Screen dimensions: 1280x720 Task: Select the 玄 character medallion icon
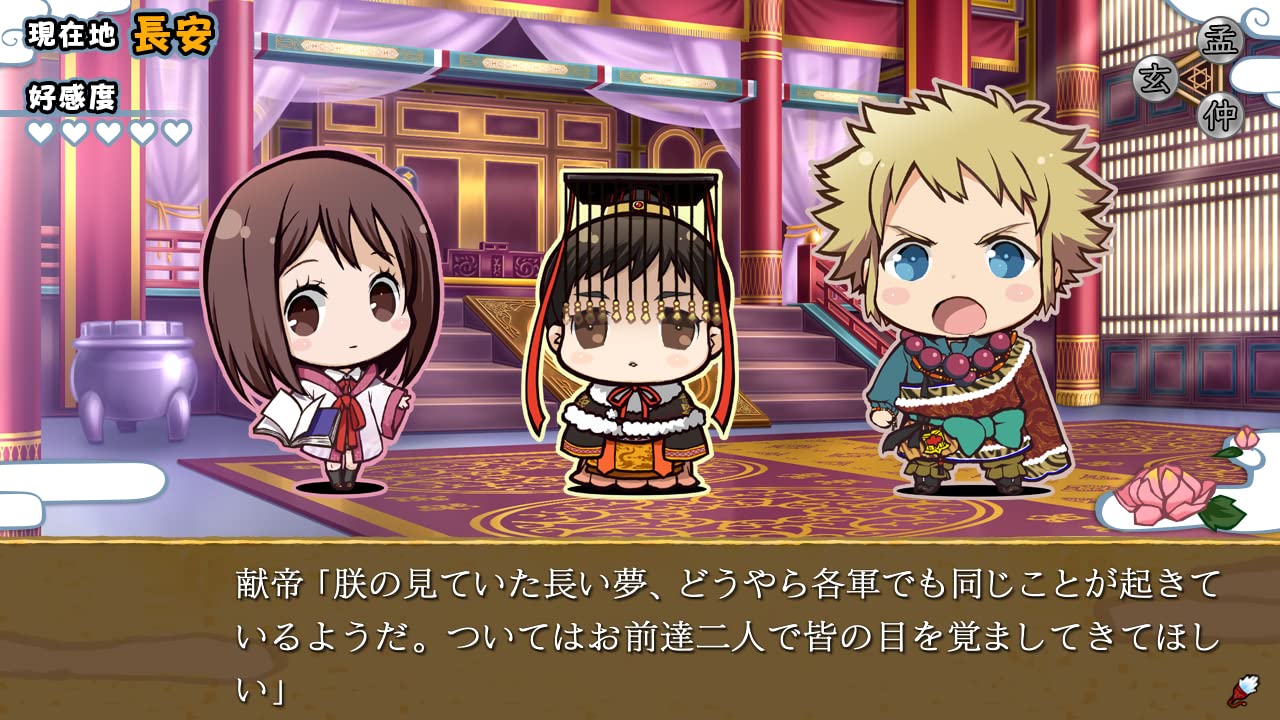[x=1157, y=77]
